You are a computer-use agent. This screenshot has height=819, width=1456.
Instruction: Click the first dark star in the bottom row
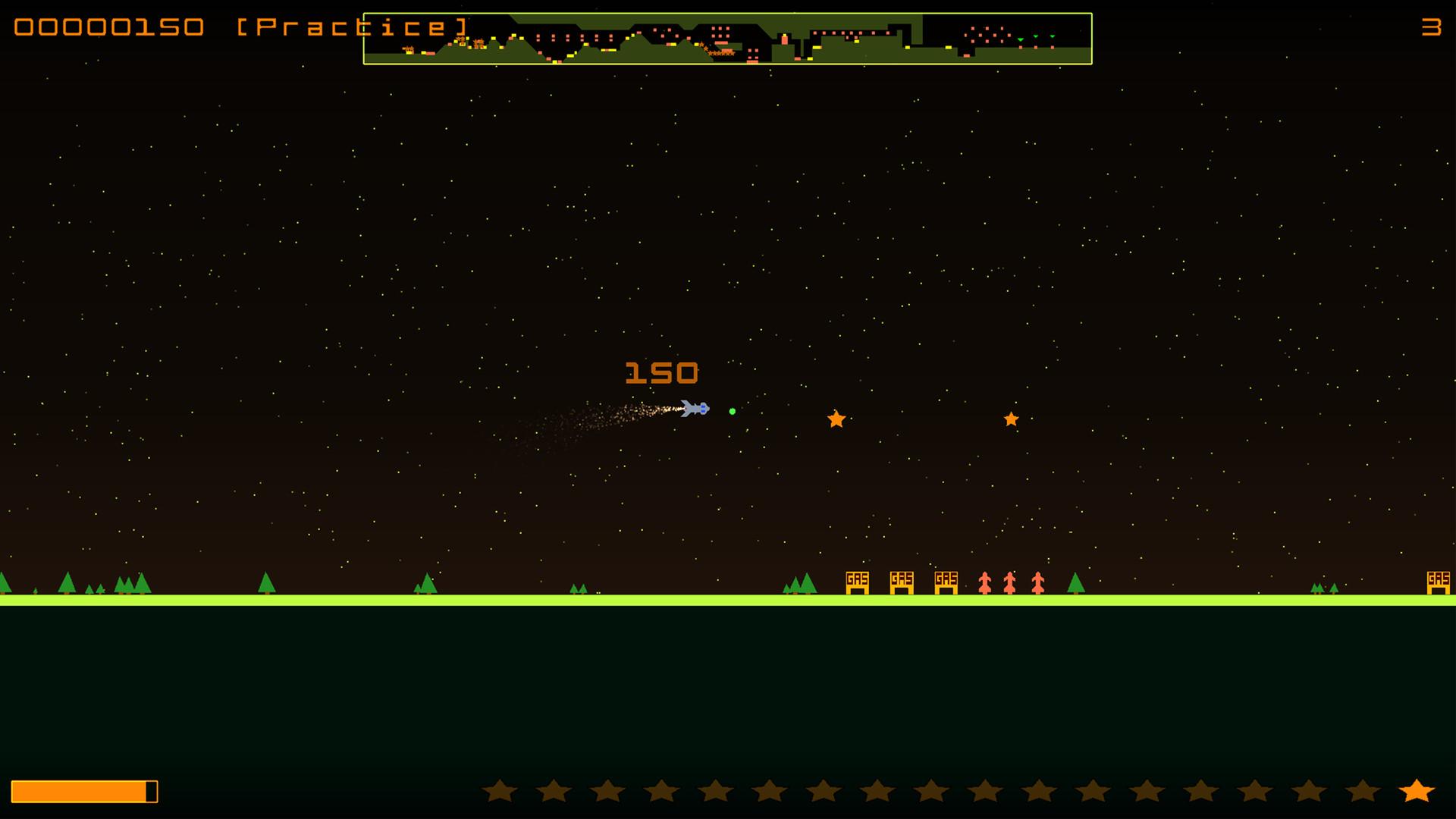501,791
